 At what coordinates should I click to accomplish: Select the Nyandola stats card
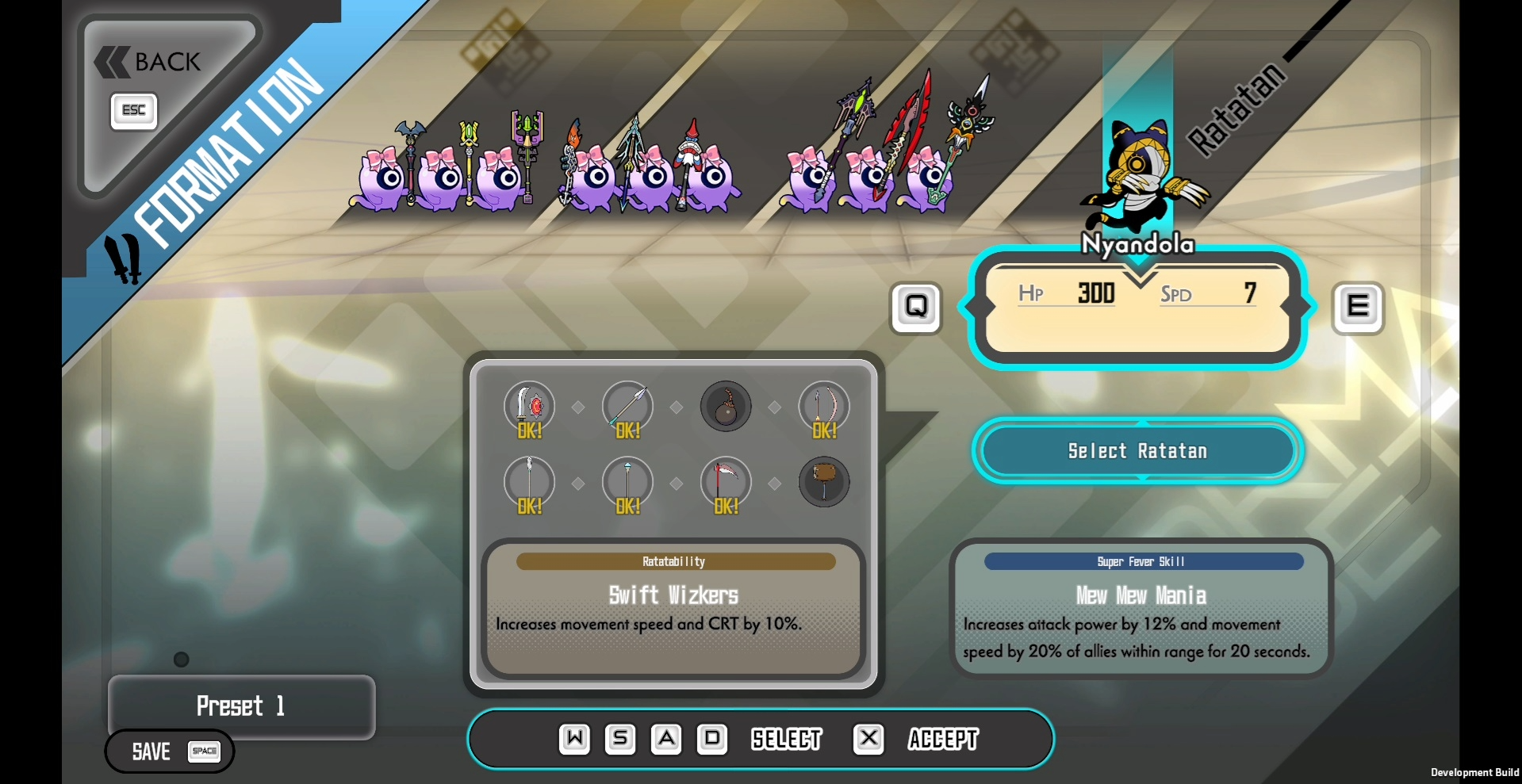[1137, 307]
